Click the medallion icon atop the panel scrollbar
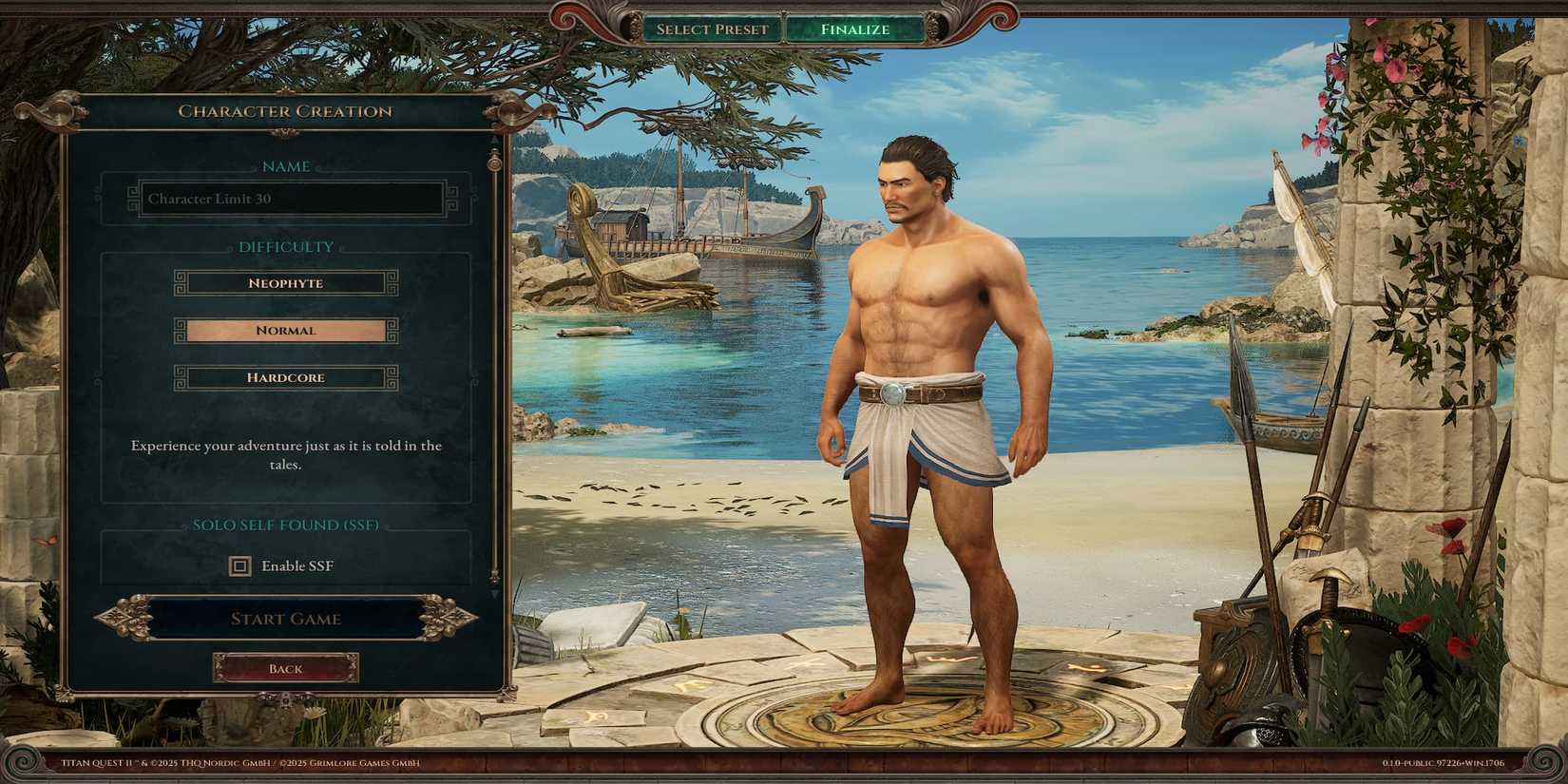This screenshot has width=1568, height=784. [x=493, y=164]
